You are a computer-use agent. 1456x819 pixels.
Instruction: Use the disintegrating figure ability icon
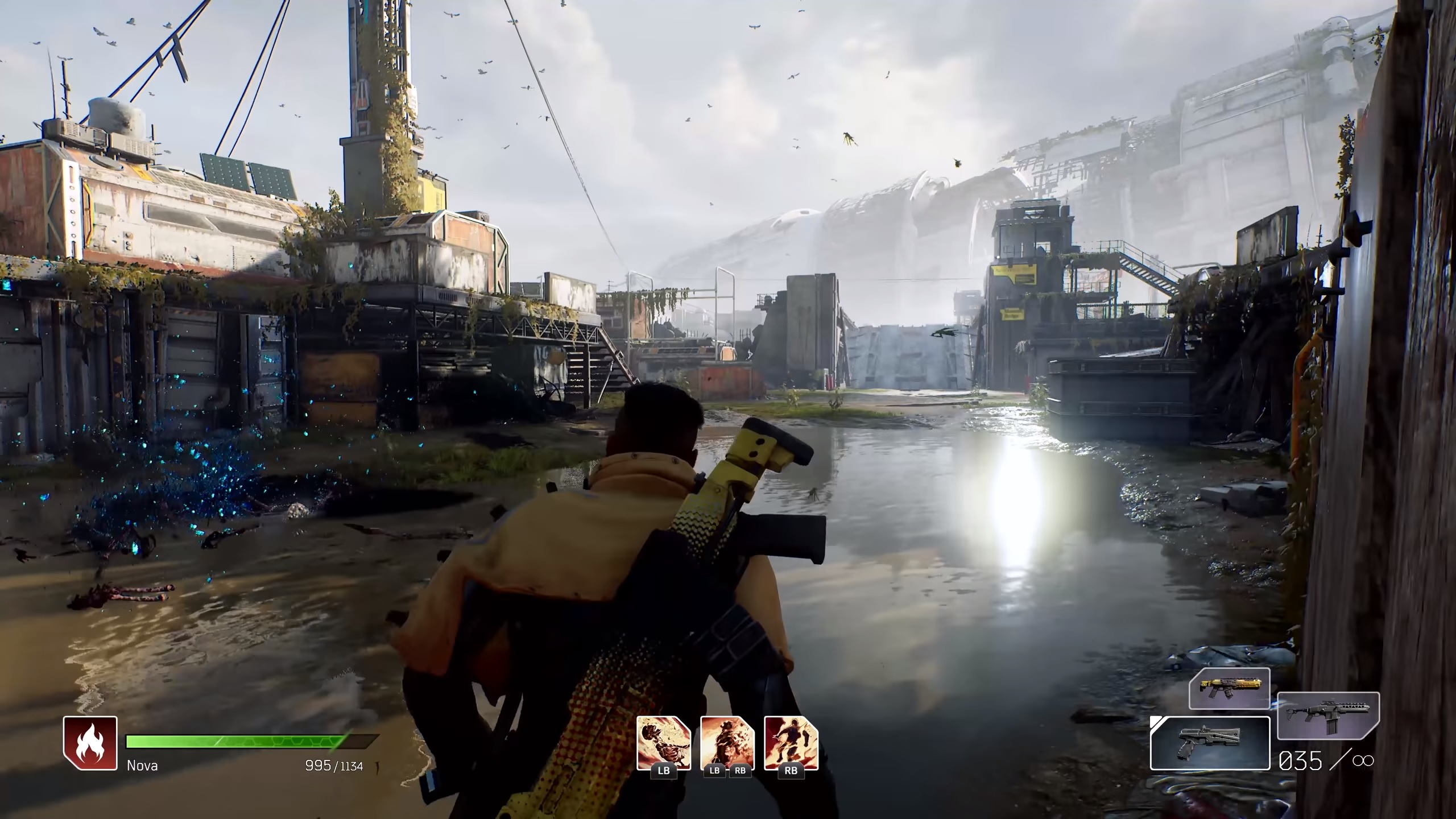[727, 742]
